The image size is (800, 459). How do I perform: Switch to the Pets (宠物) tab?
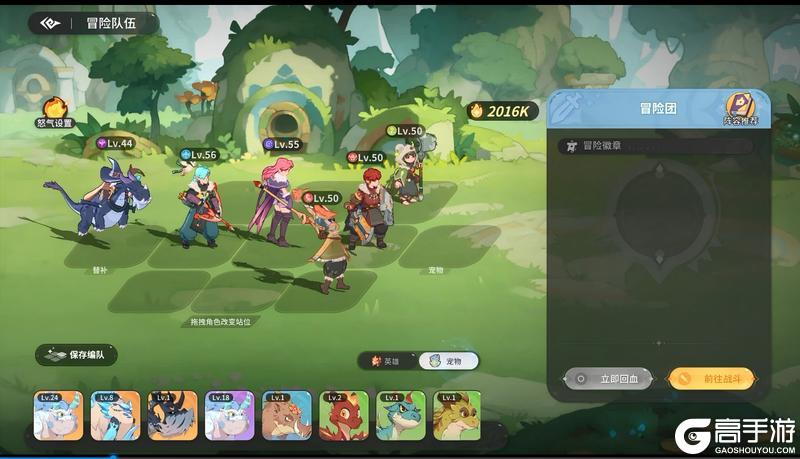(447, 361)
